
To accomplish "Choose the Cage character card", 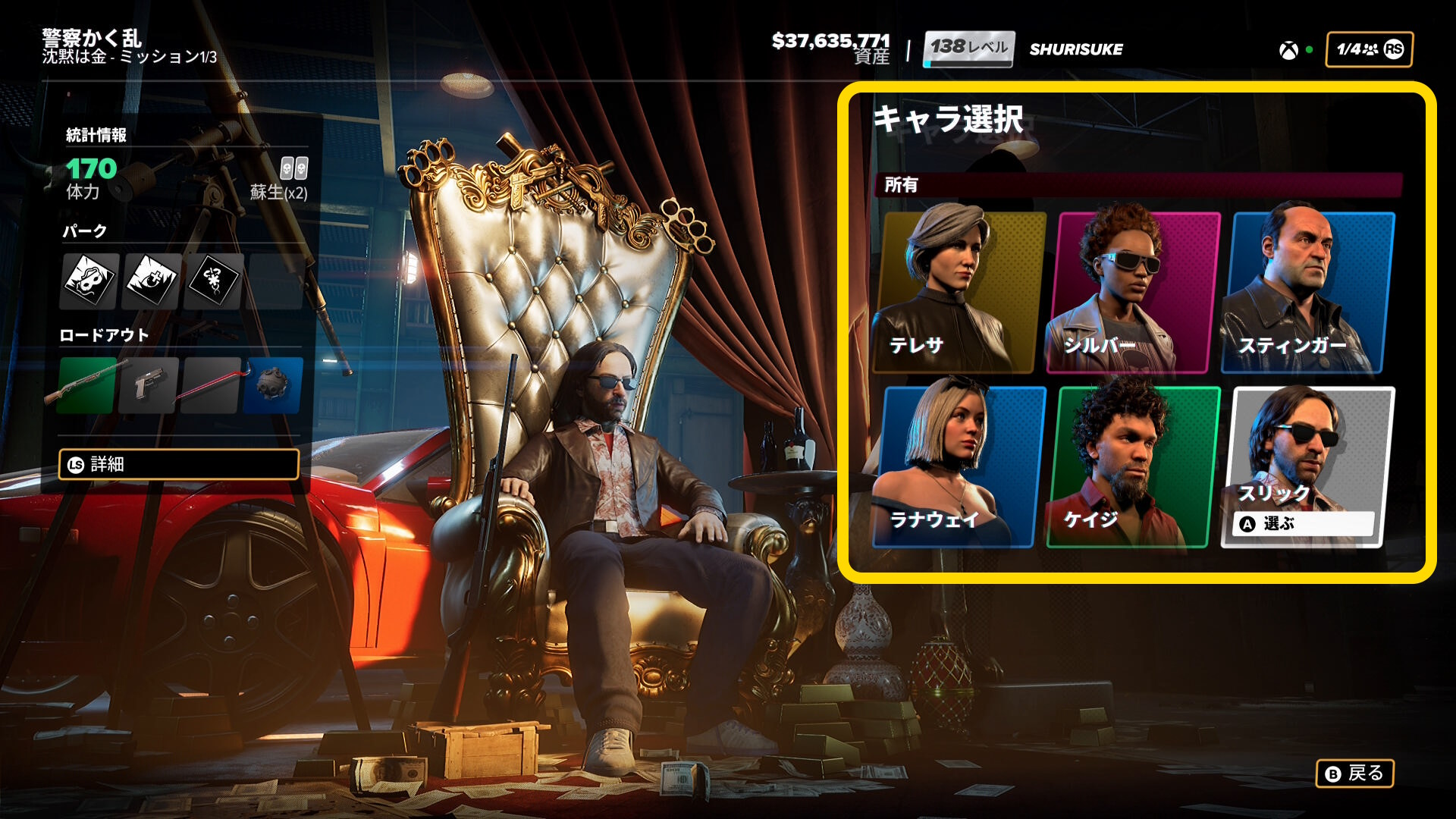I will 1134,467.
